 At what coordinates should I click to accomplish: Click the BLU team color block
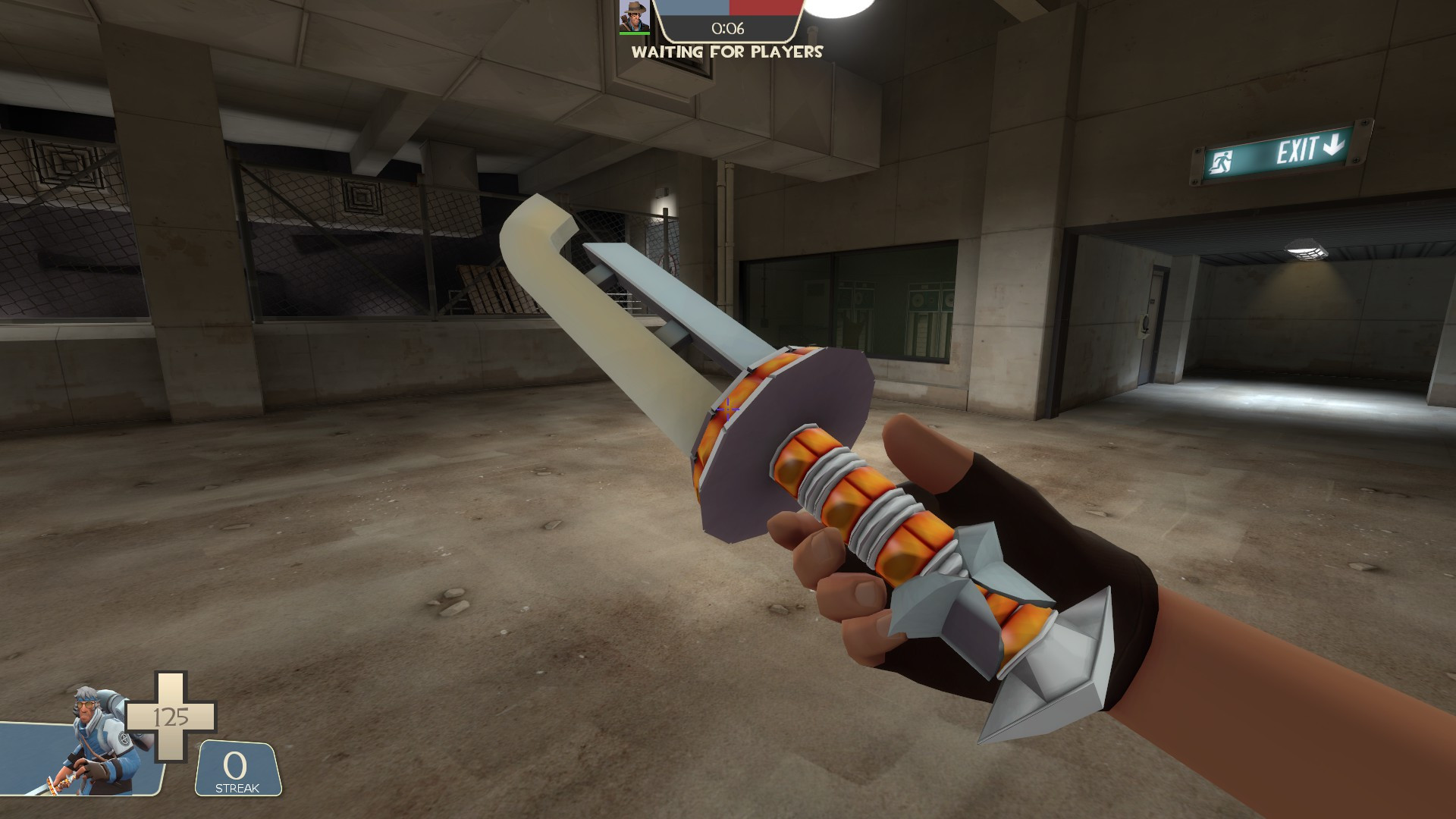(x=693, y=8)
